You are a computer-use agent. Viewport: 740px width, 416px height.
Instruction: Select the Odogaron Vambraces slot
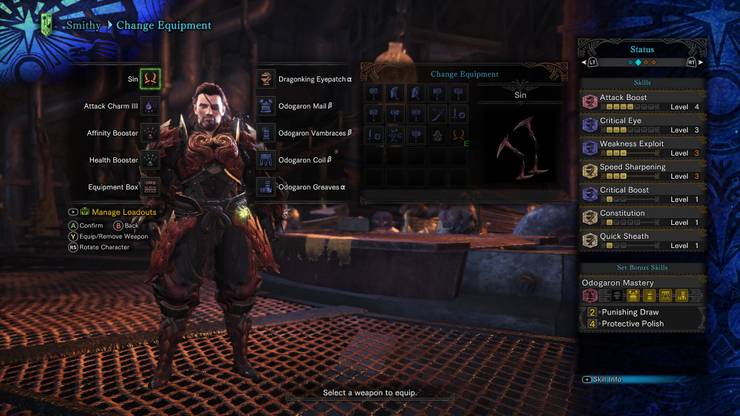coord(266,132)
